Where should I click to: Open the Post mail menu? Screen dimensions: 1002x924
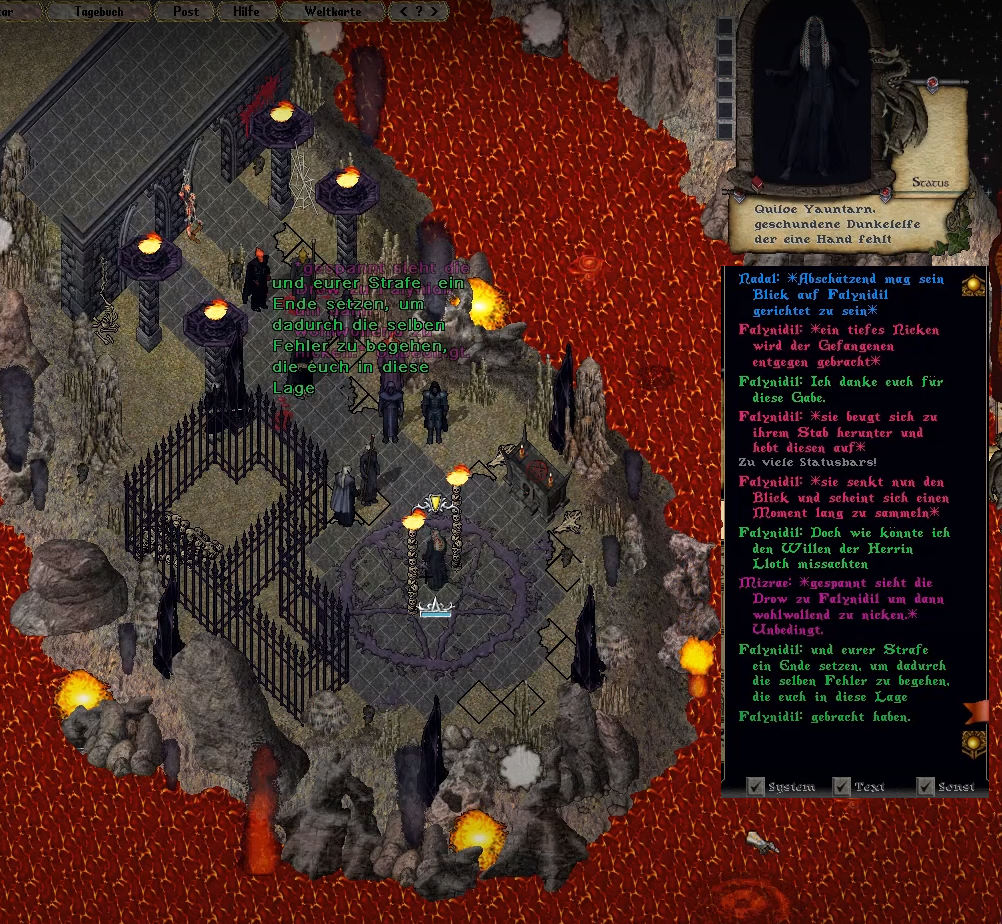click(x=185, y=11)
